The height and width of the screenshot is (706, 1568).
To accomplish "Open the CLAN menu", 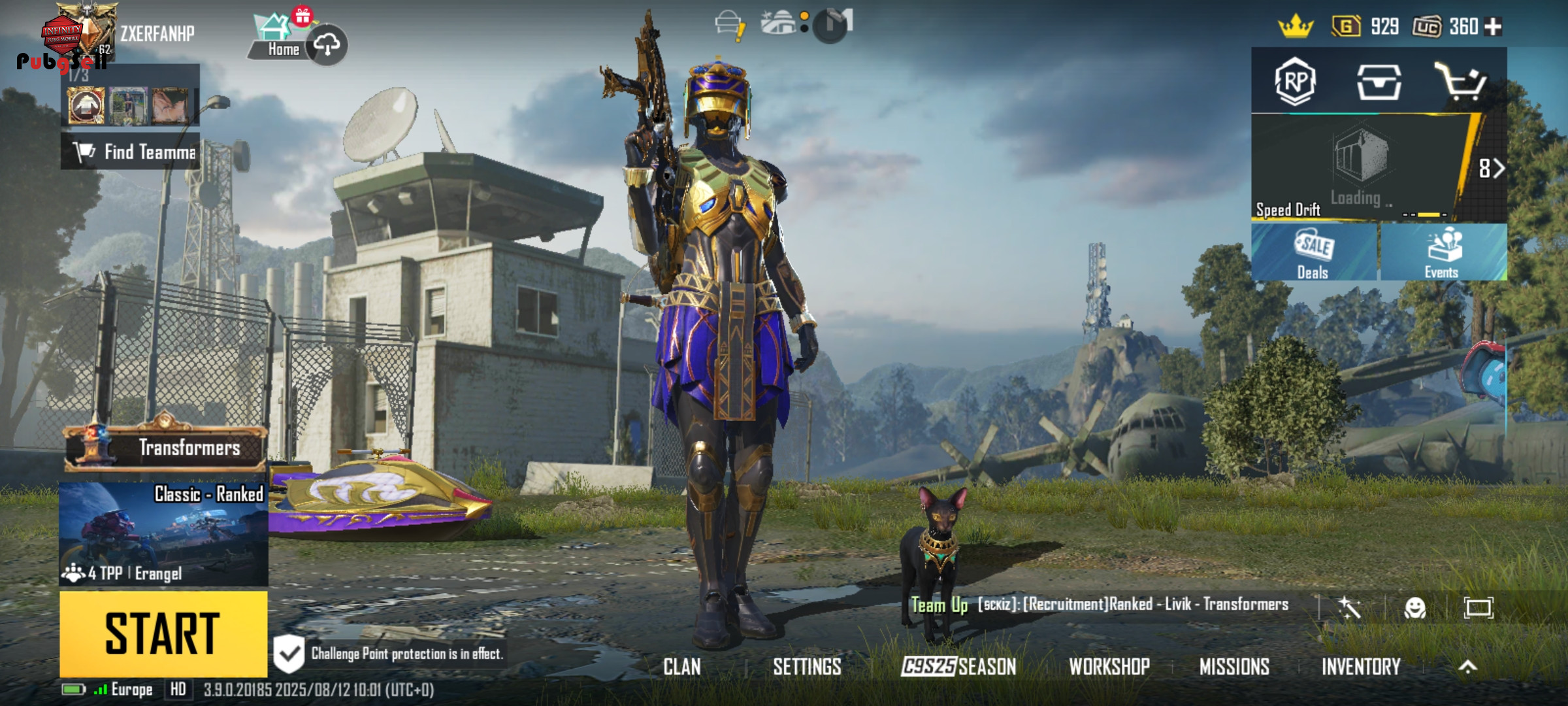I will (x=682, y=667).
